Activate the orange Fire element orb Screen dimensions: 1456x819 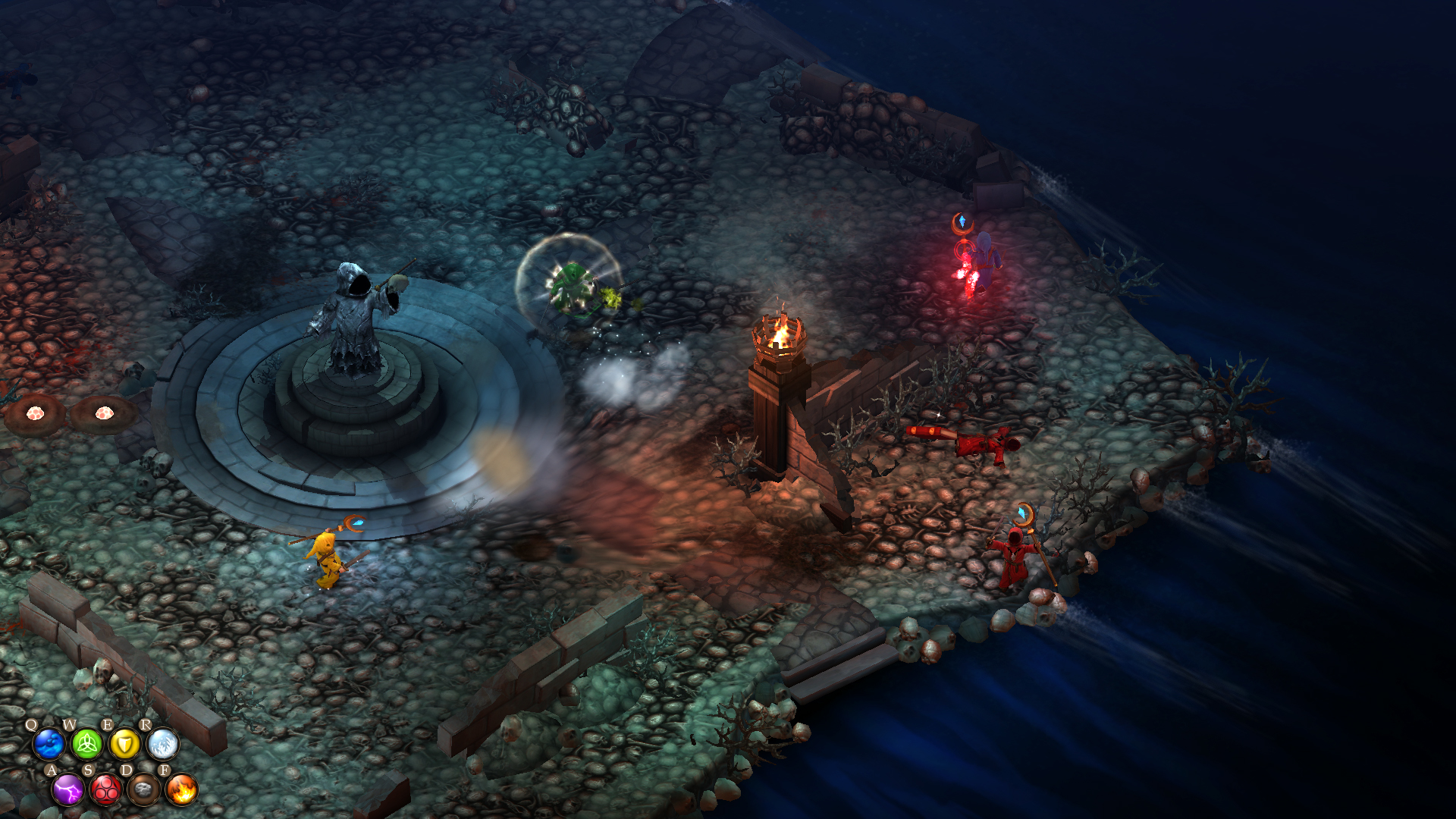(x=181, y=790)
